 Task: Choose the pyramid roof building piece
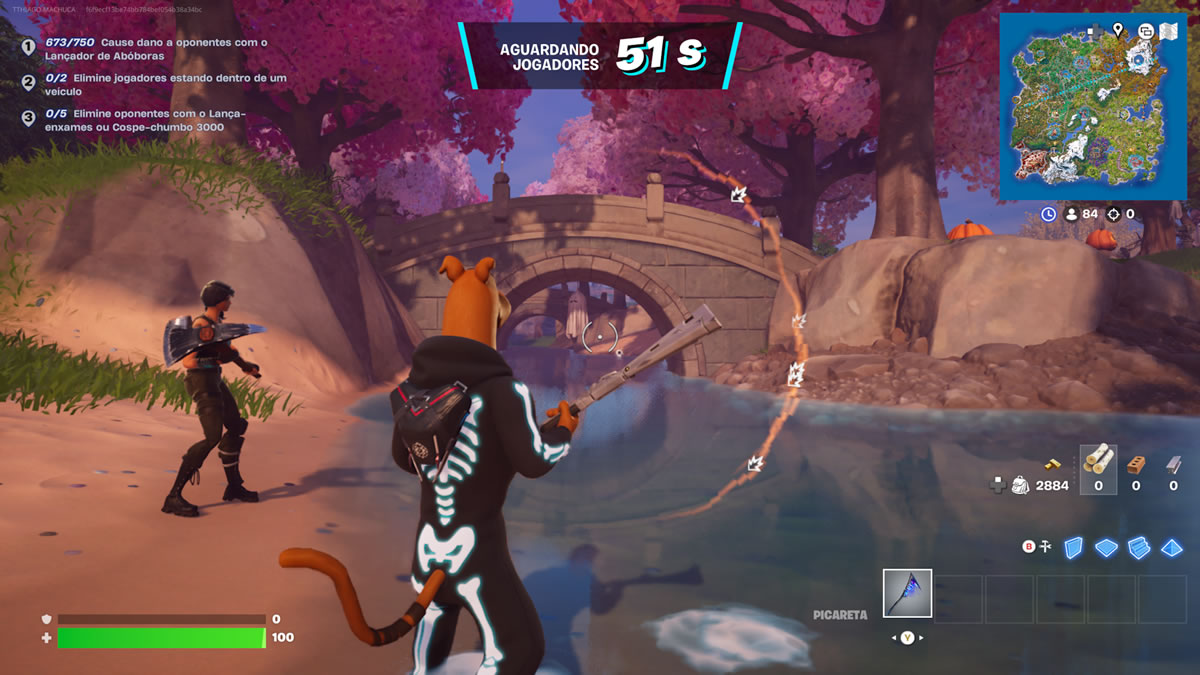pyautogui.click(x=1171, y=547)
